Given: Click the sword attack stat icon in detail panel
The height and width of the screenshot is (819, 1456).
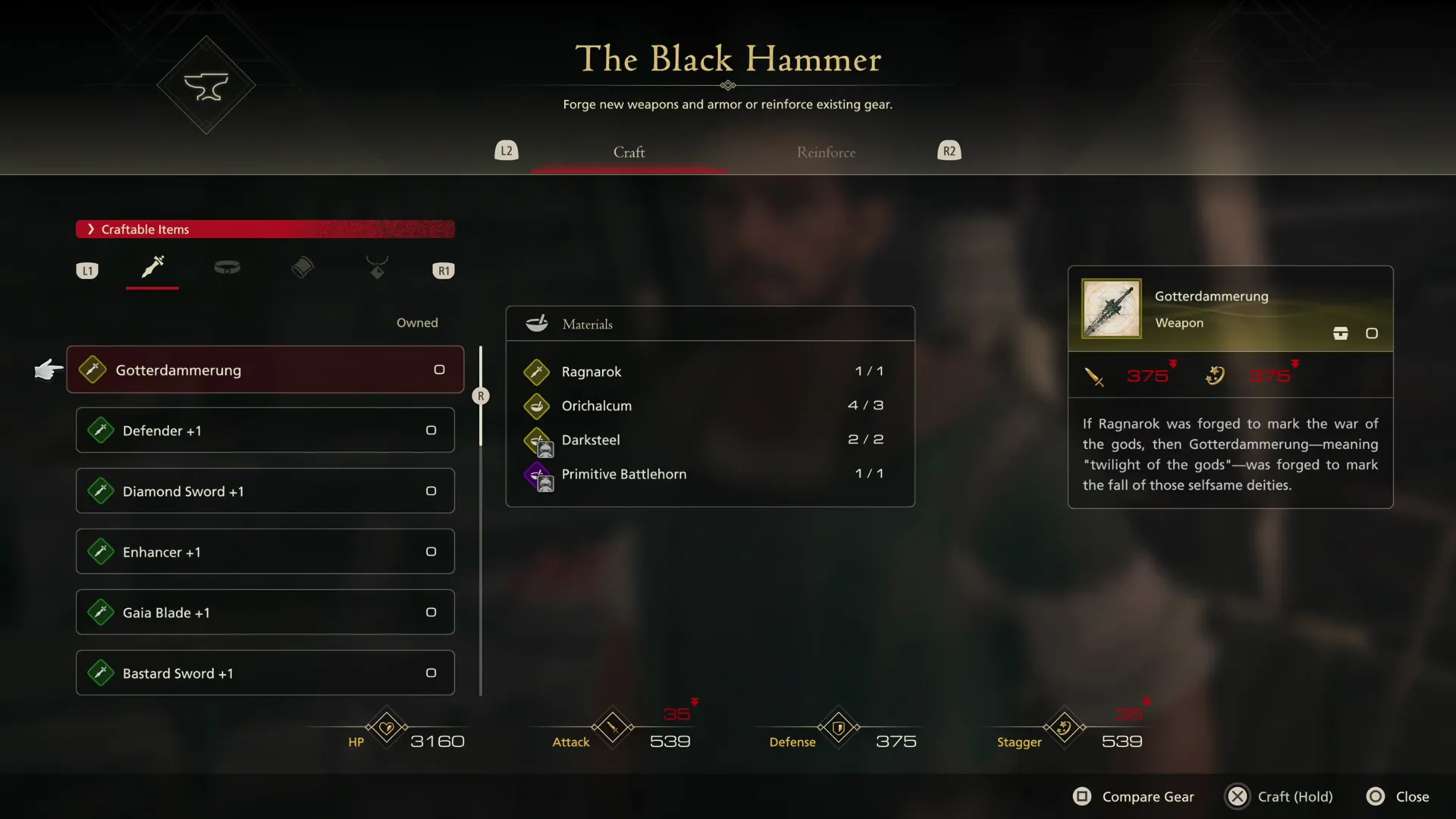Looking at the screenshot, I should click(1094, 376).
